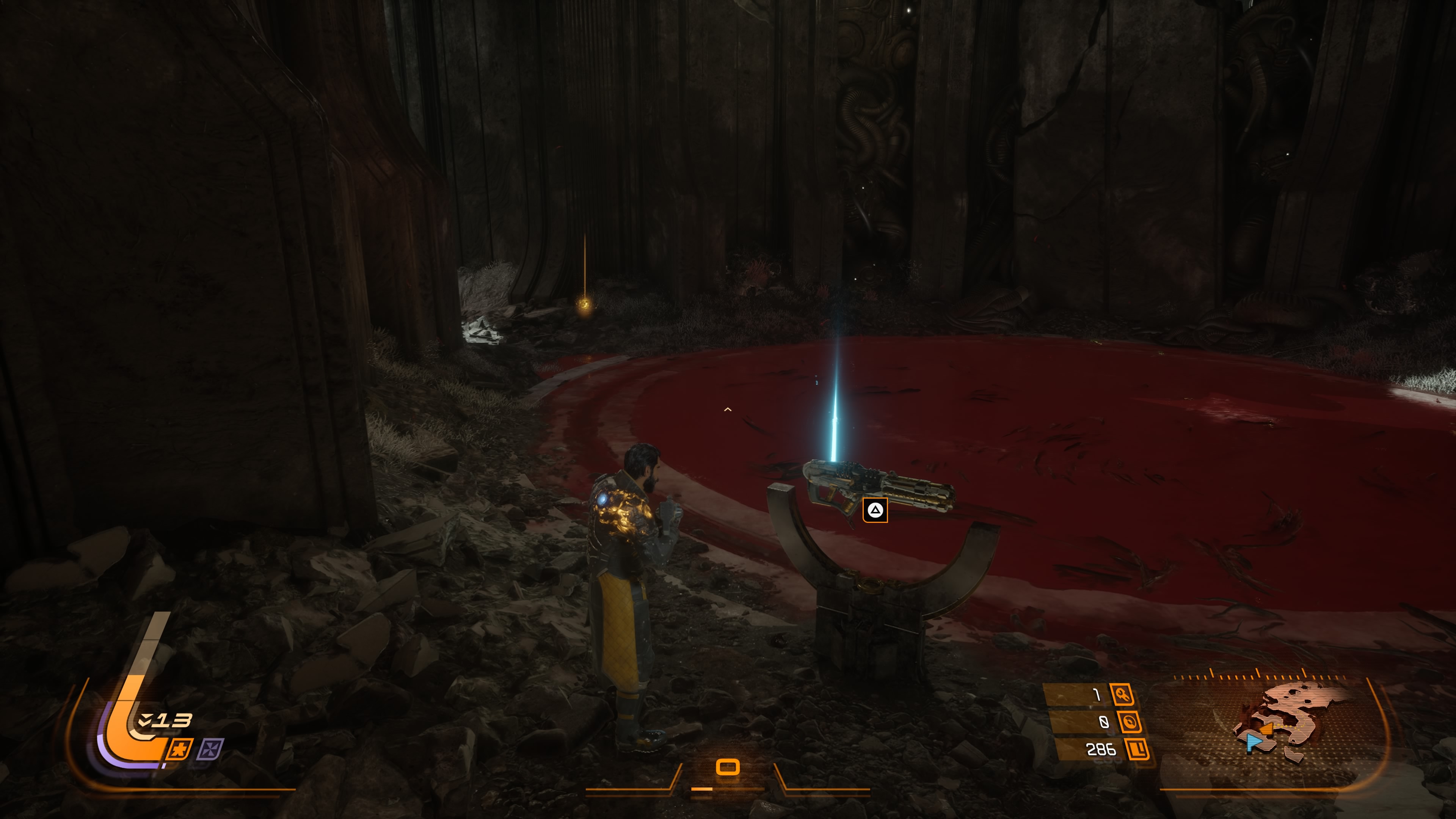Click the orange player arrow on the minimap

pos(1267,729)
